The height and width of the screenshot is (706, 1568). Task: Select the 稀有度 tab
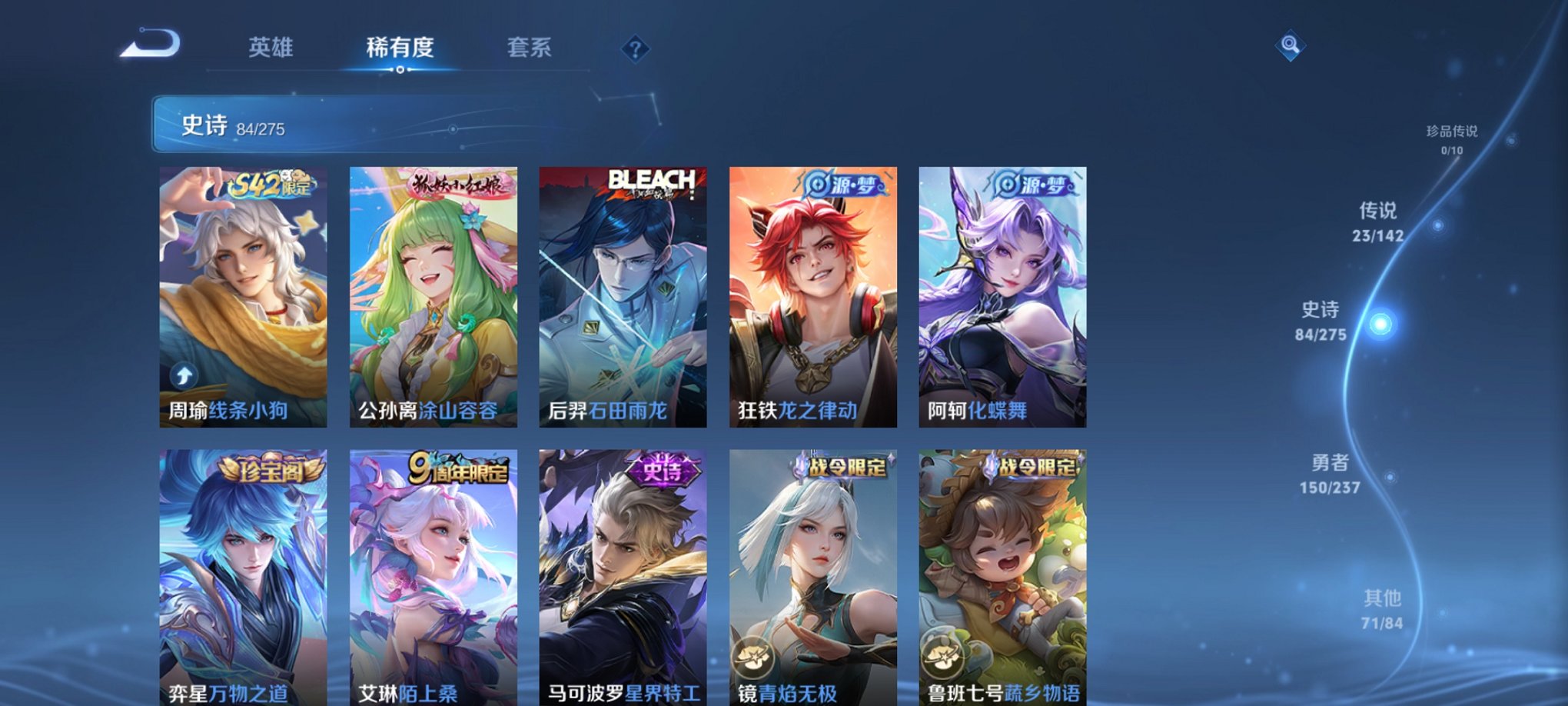pos(400,48)
